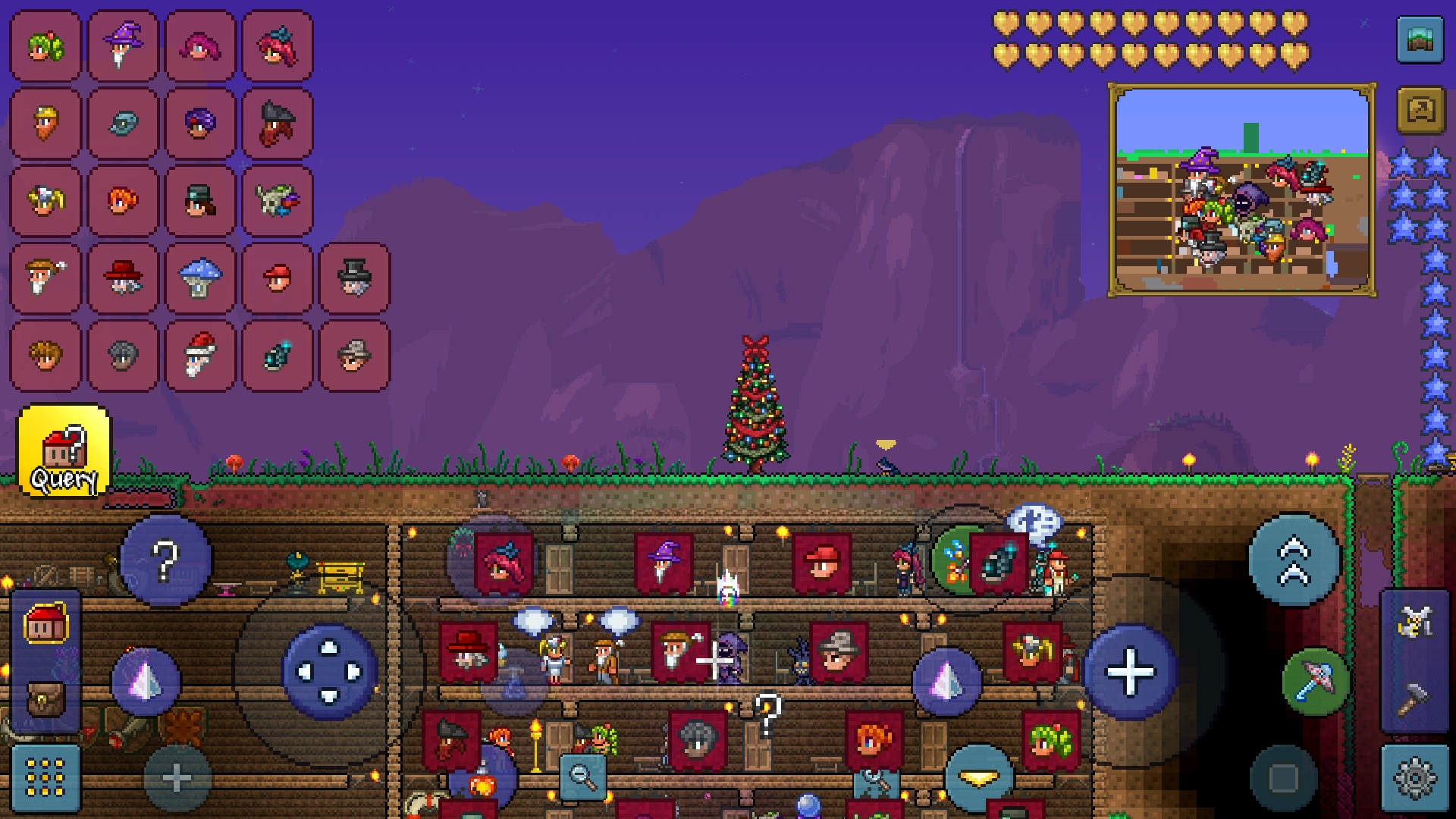Image resolution: width=1456 pixels, height=819 pixels.
Task: Select the Pirate's head icon
Action: click(x=278, y=123)
